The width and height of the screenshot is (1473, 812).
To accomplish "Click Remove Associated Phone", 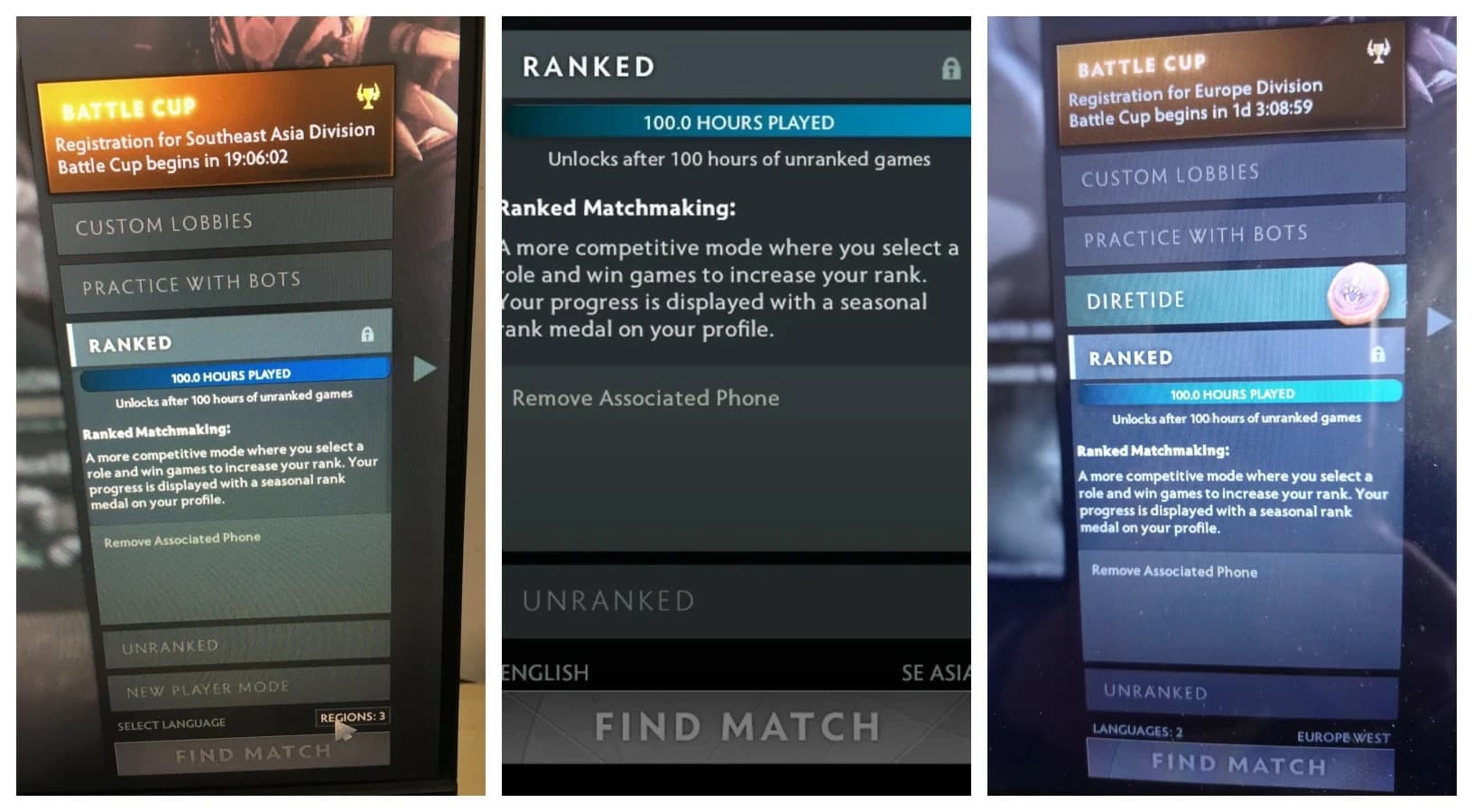I will click(181, 538).
